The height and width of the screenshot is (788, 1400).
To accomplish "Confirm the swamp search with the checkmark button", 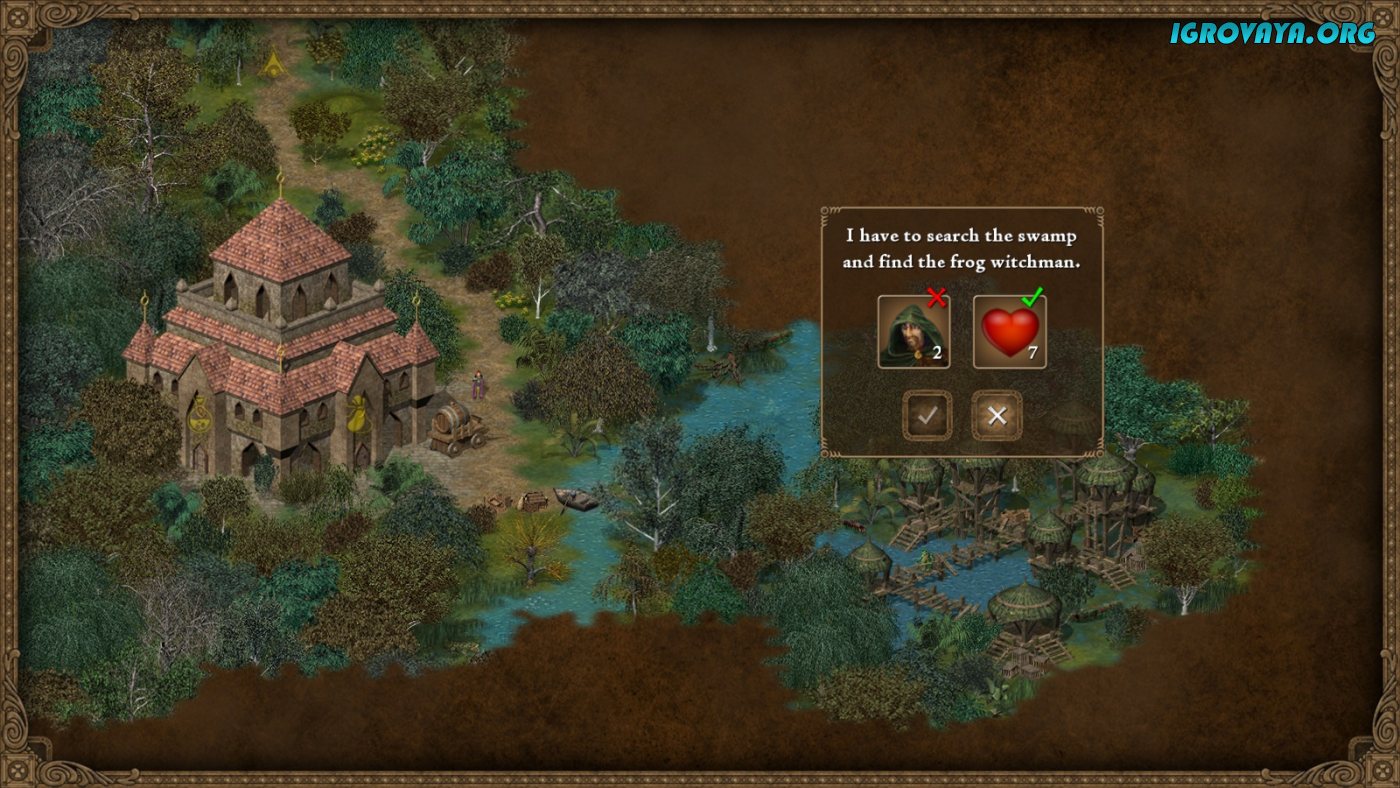I will pos(927,415).
